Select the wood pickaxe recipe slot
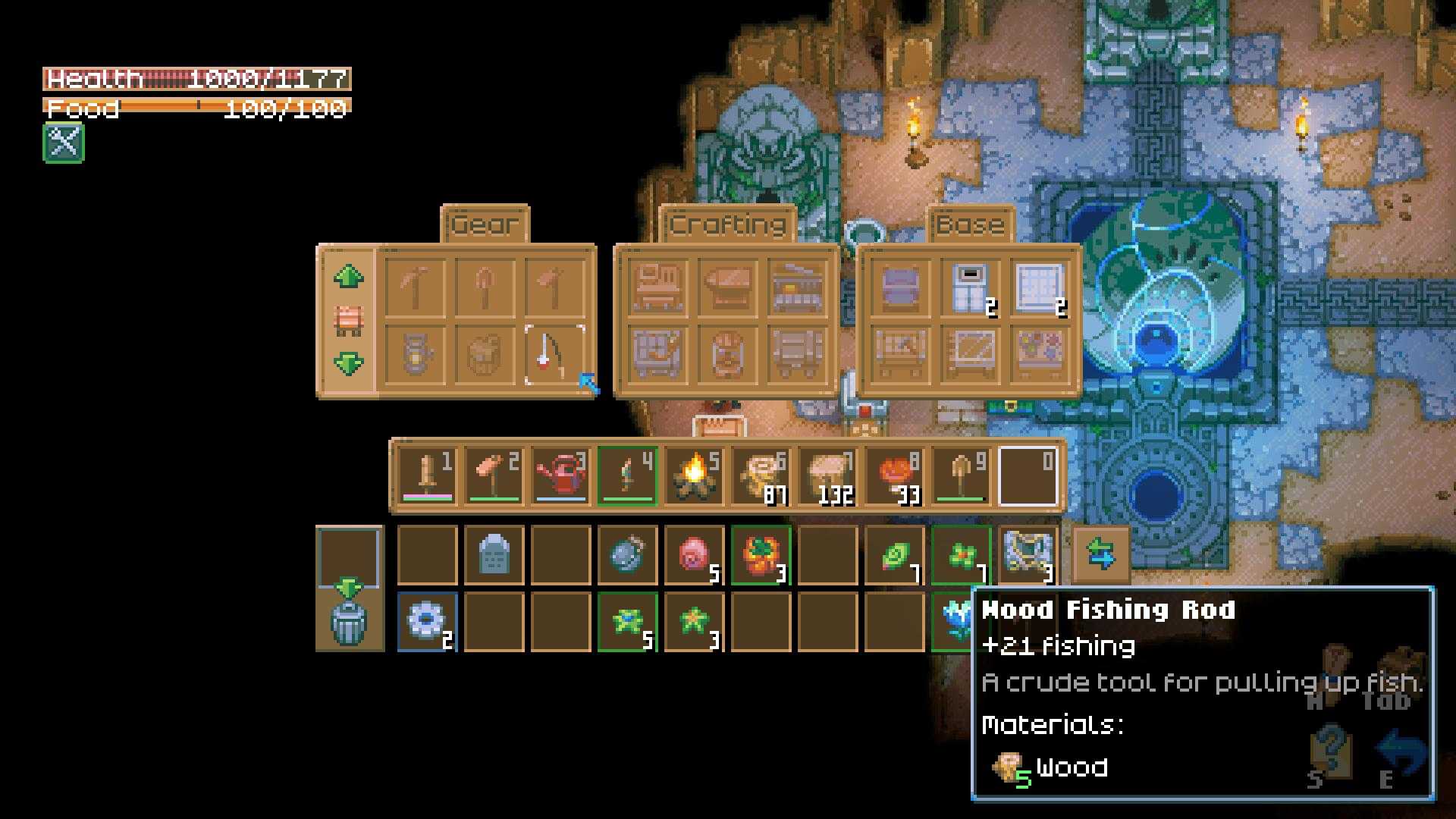 pos(416,287)
